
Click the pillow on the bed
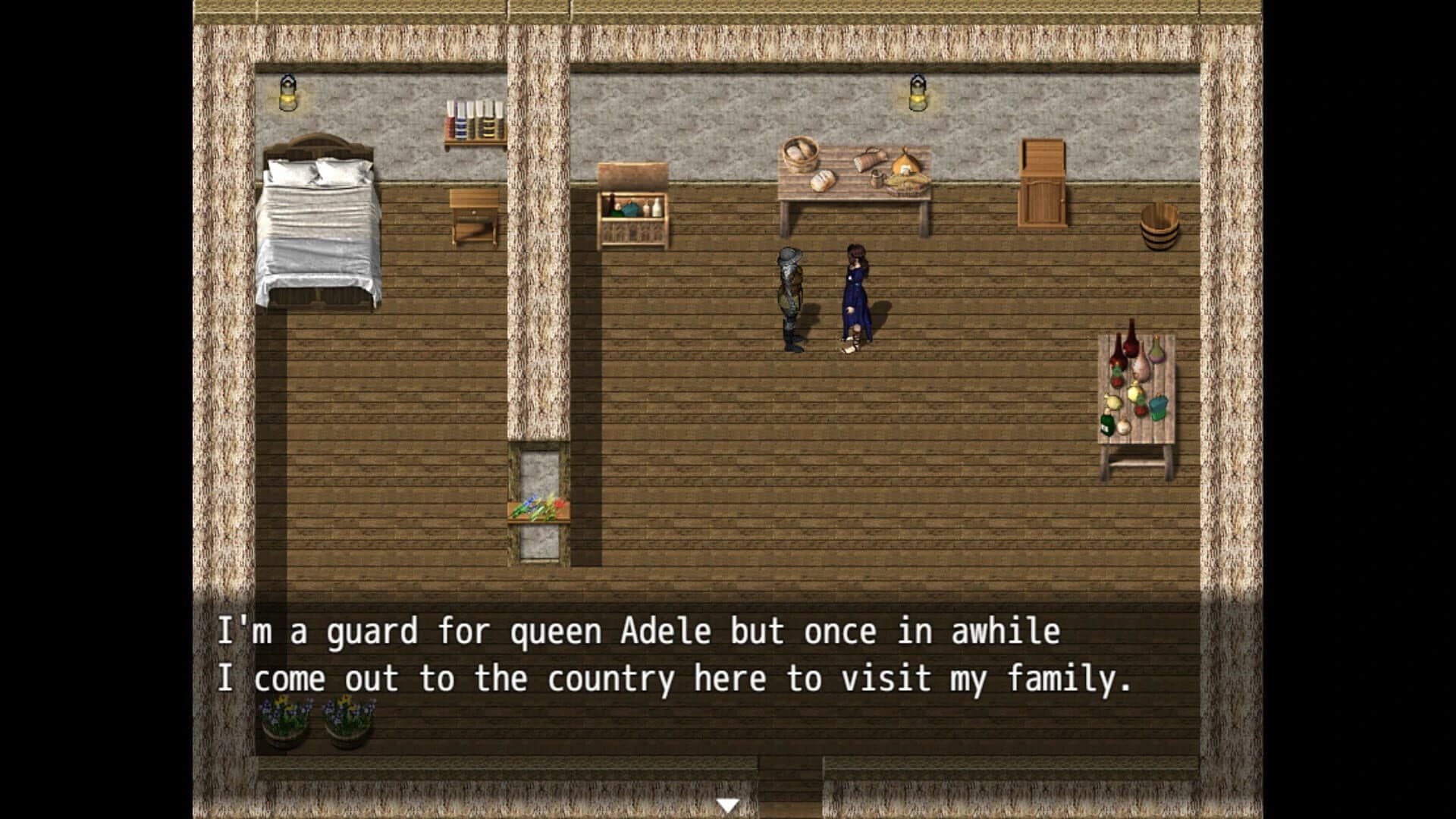(318, 171)
